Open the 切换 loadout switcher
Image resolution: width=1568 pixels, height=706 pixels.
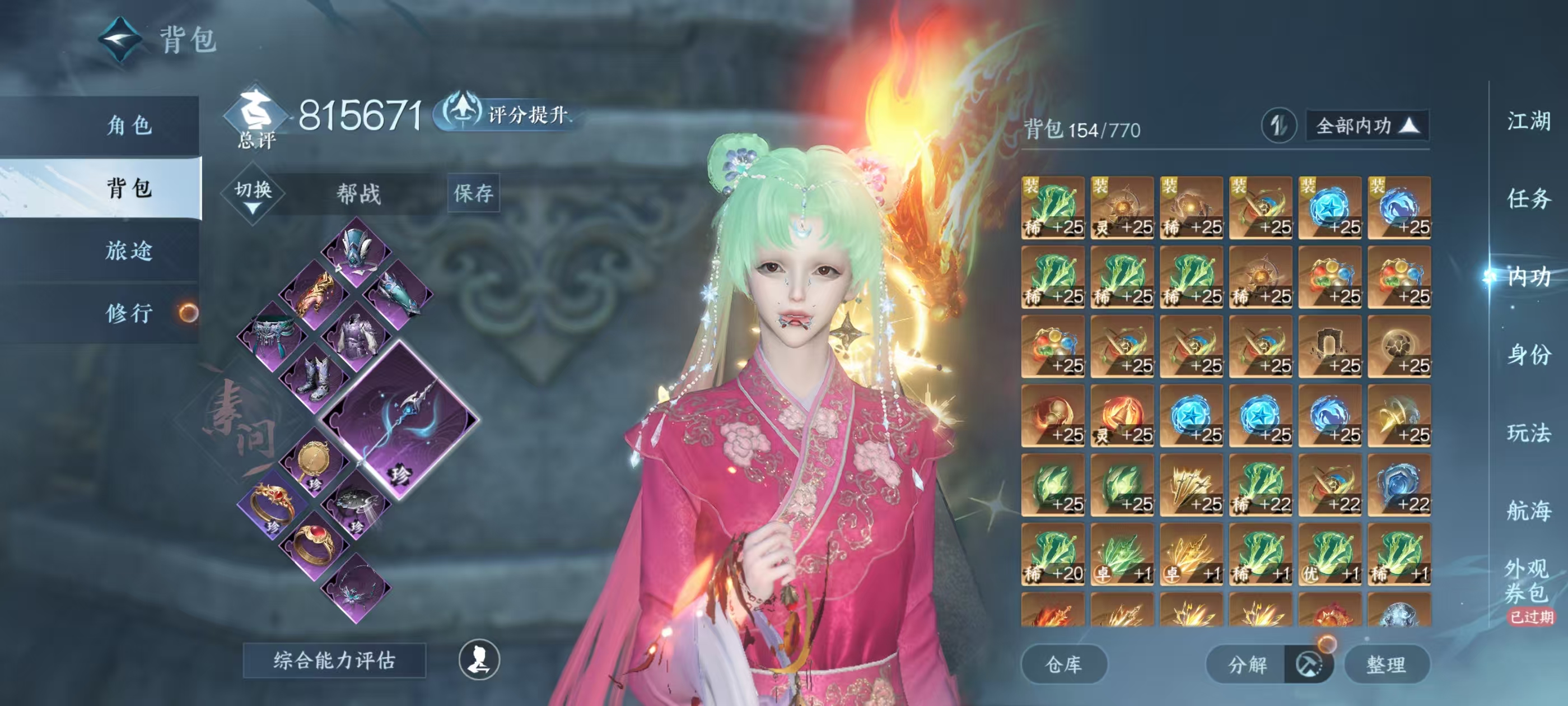click(x=253, y=194)
